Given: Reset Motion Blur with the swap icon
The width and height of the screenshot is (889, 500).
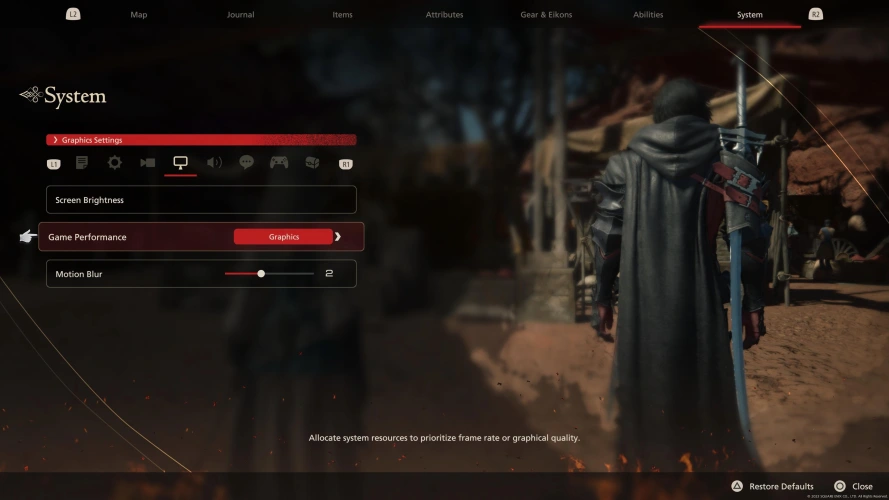Looking at the screenshot, I should 329,274.
